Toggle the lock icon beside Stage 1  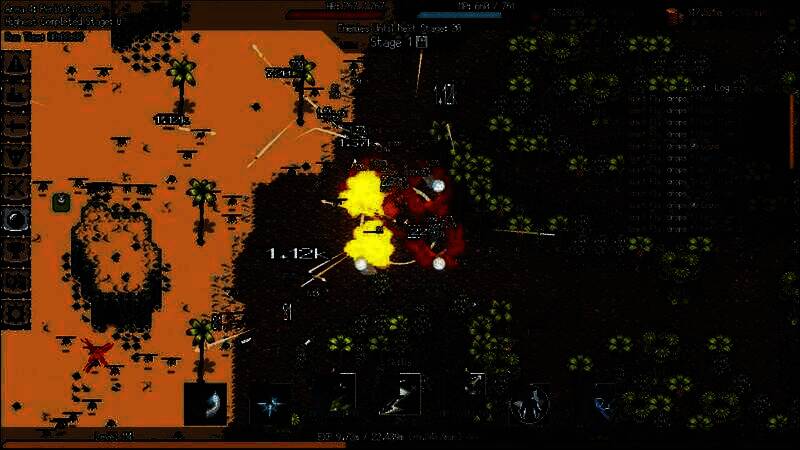(x=422, y=43)
